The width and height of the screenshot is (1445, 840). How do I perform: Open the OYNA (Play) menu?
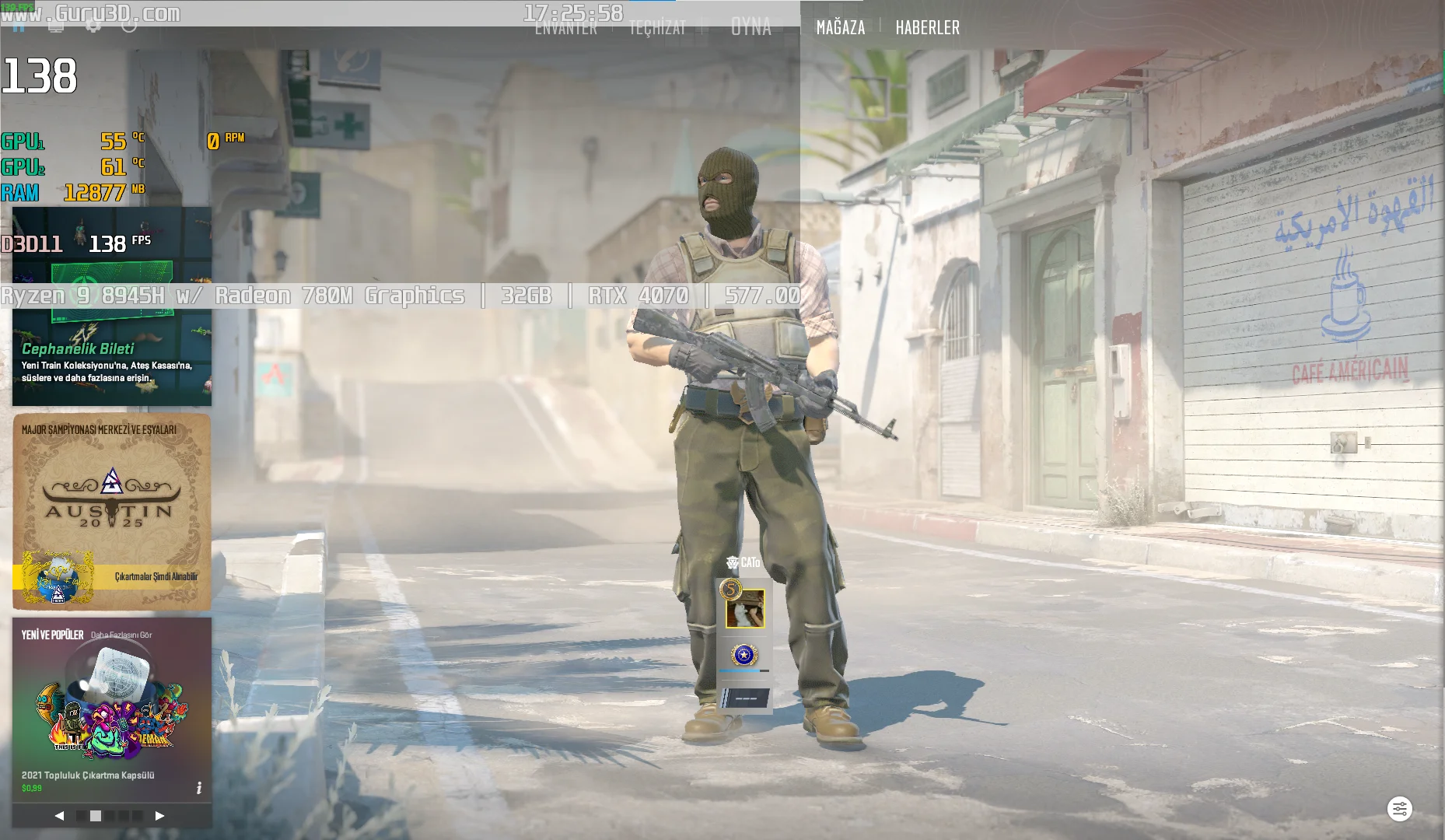pos(750,28)
